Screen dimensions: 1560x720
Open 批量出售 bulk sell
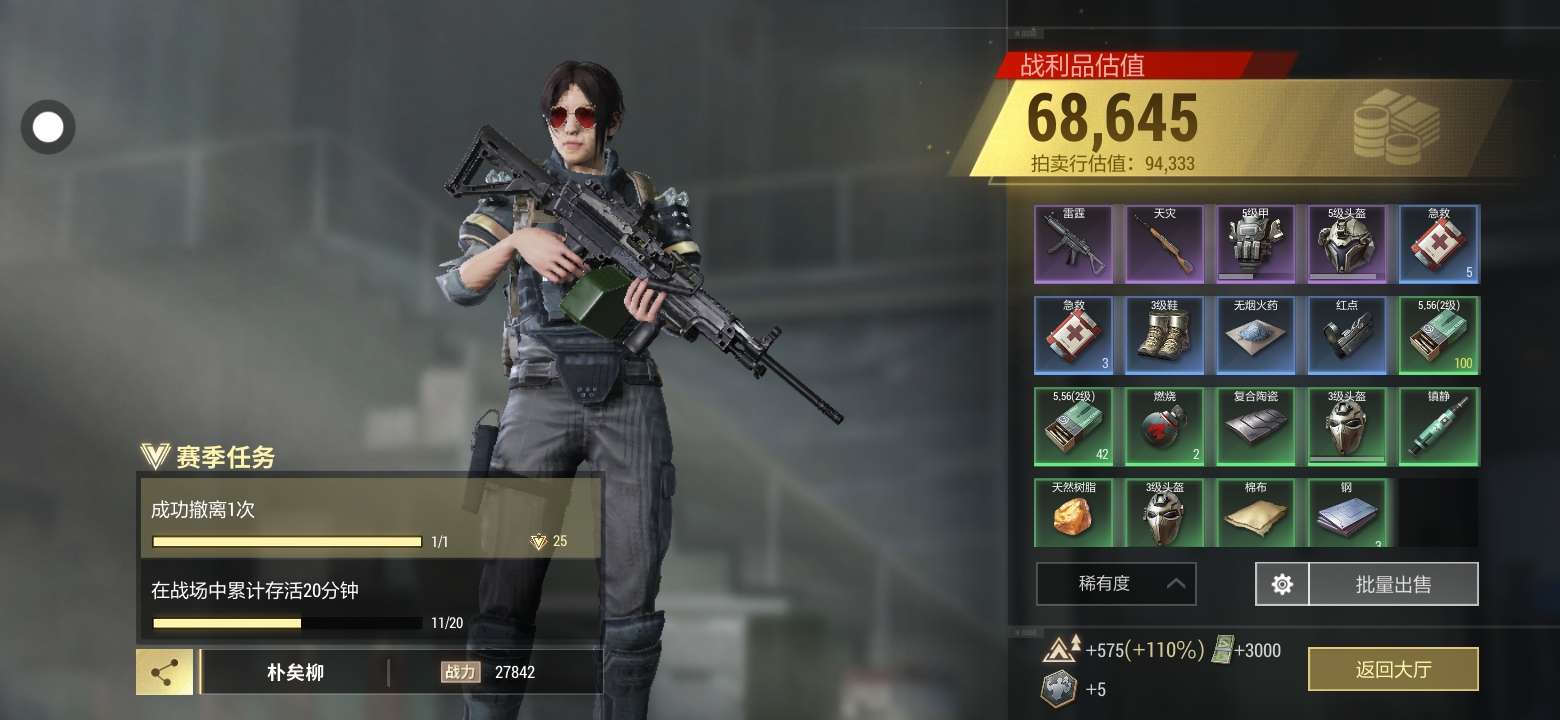pos(1392,584)
